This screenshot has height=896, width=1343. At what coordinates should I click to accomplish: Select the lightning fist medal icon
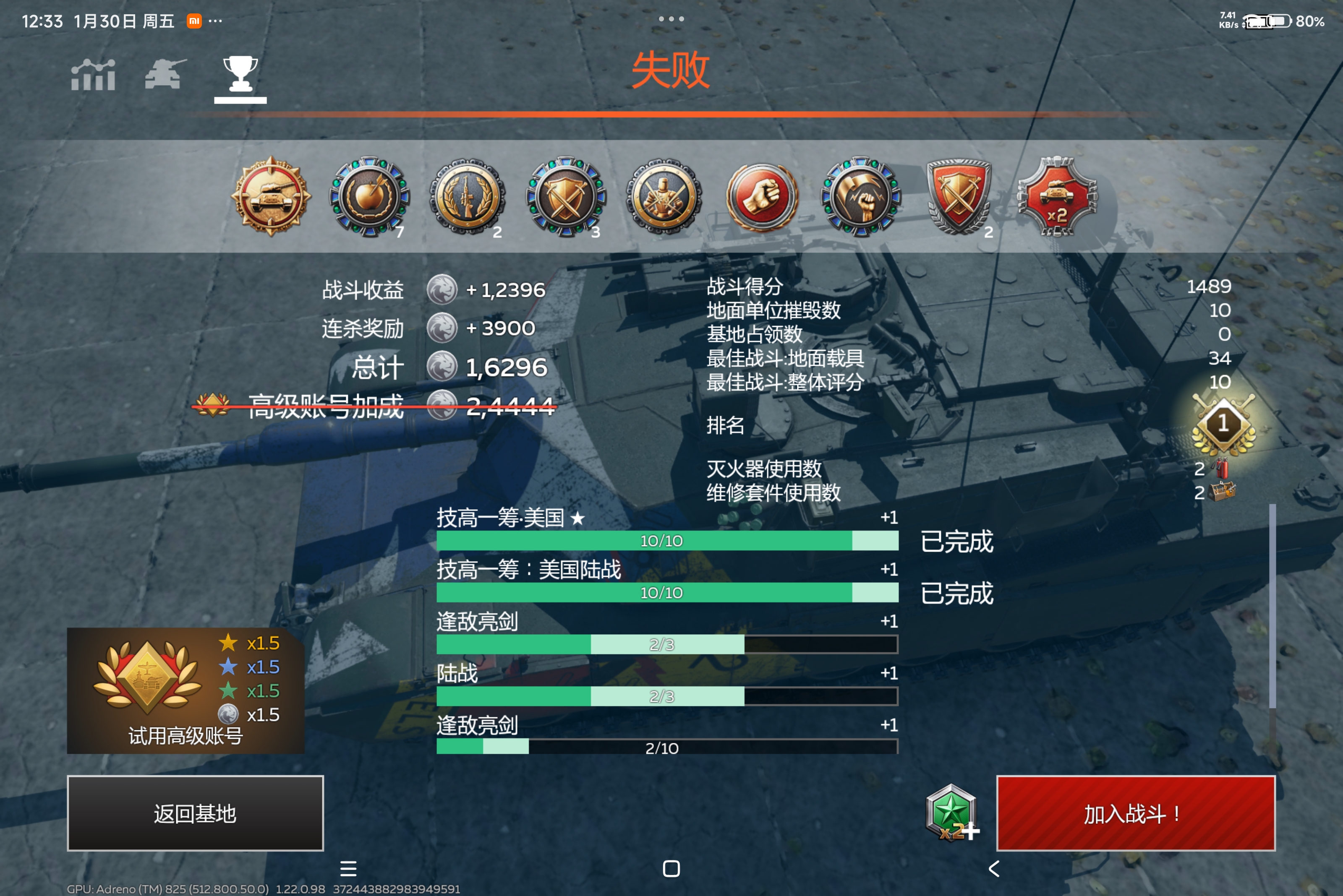click(860, 197)
